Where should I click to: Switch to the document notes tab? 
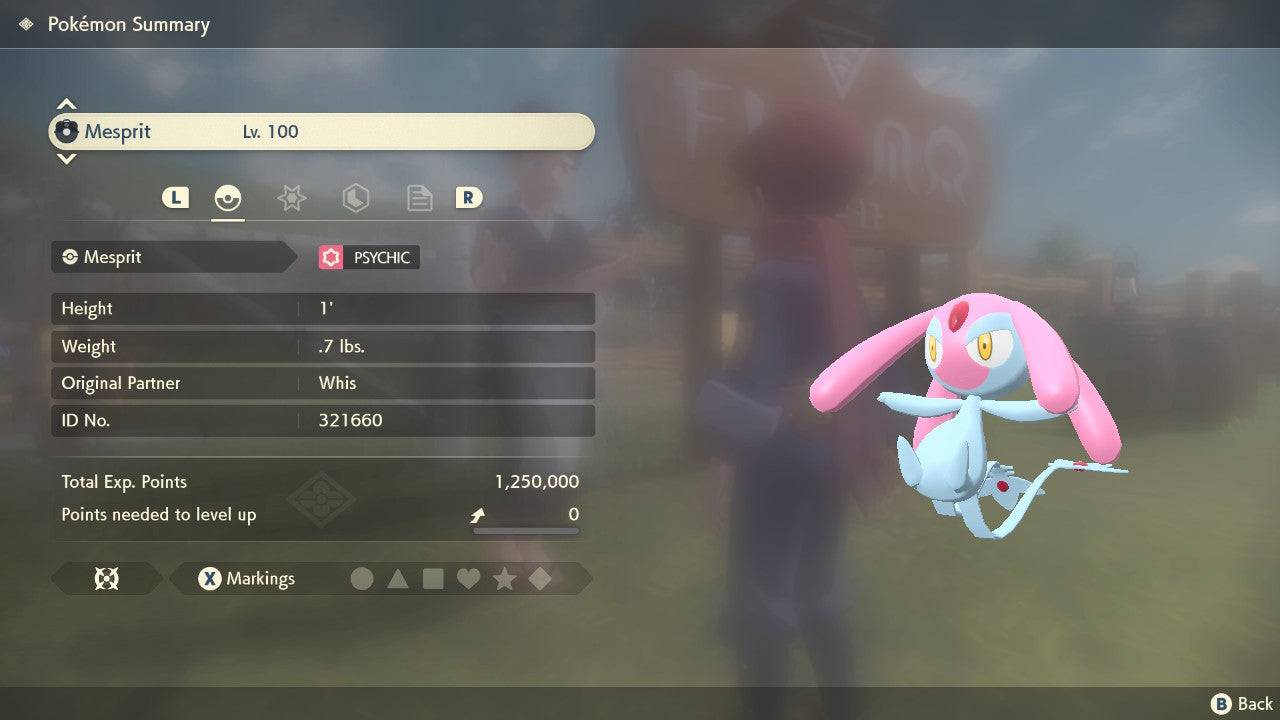click(419, 198)
